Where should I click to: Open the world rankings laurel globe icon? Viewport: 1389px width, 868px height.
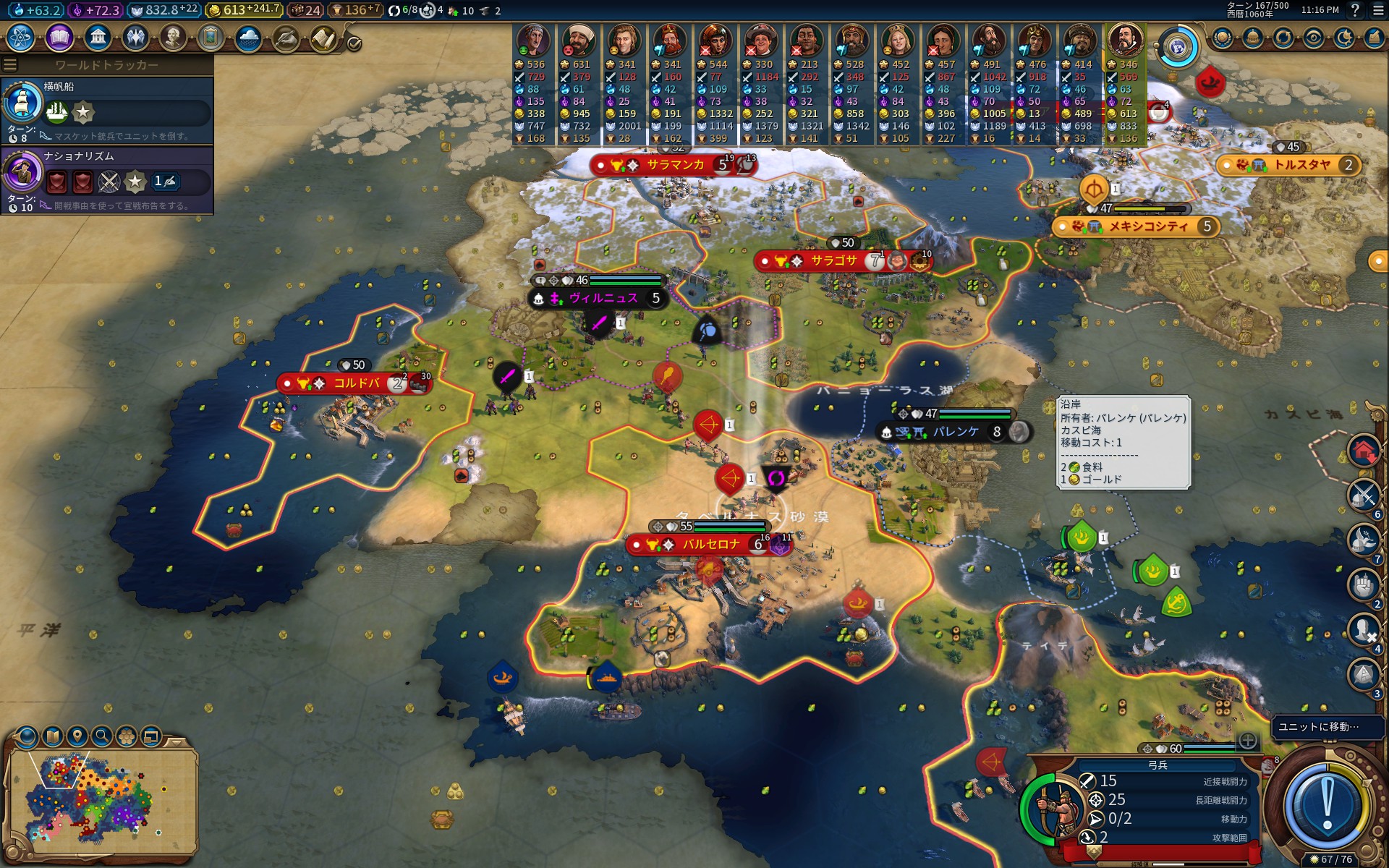point(1223,38)
